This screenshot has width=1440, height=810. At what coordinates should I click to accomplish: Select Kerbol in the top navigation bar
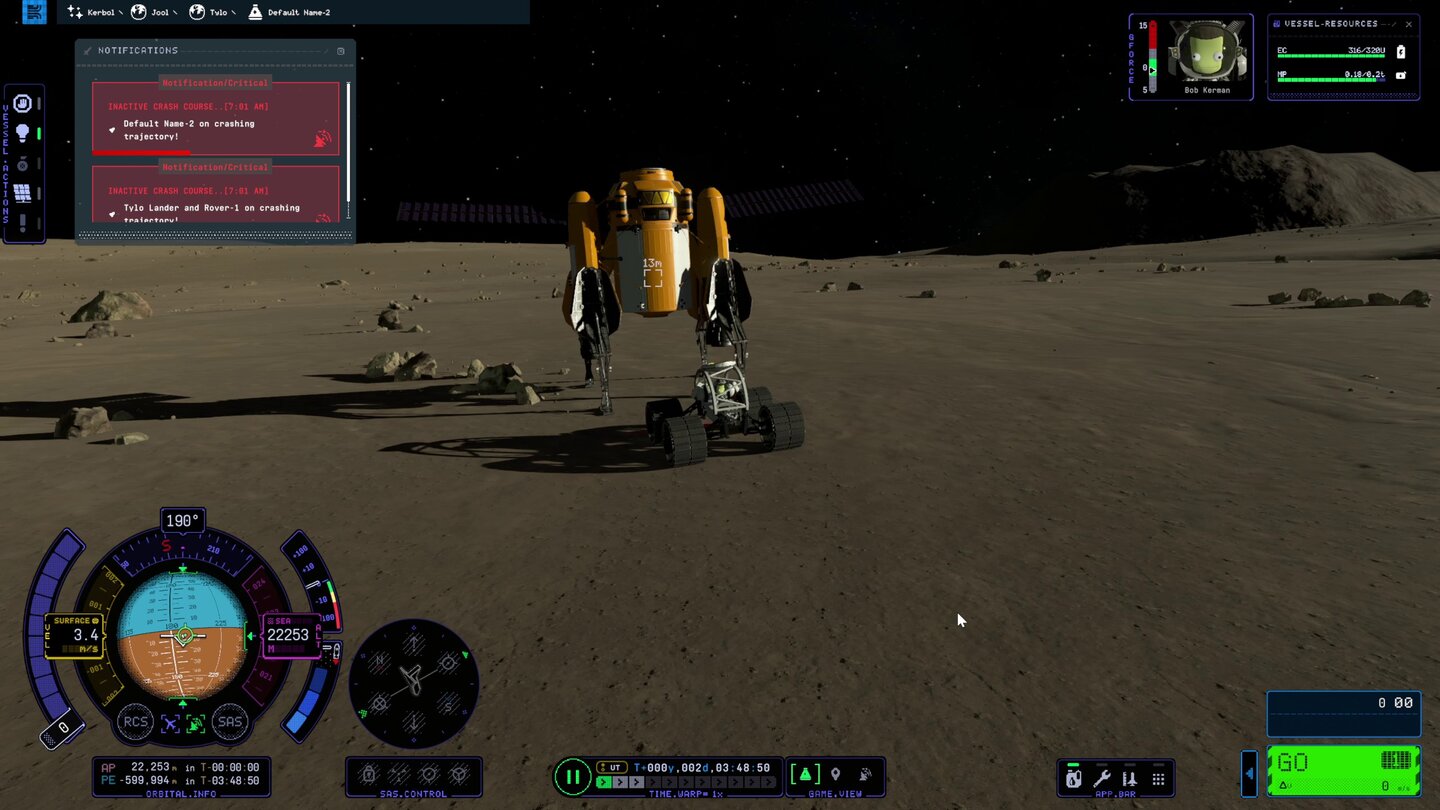point(100,12)
